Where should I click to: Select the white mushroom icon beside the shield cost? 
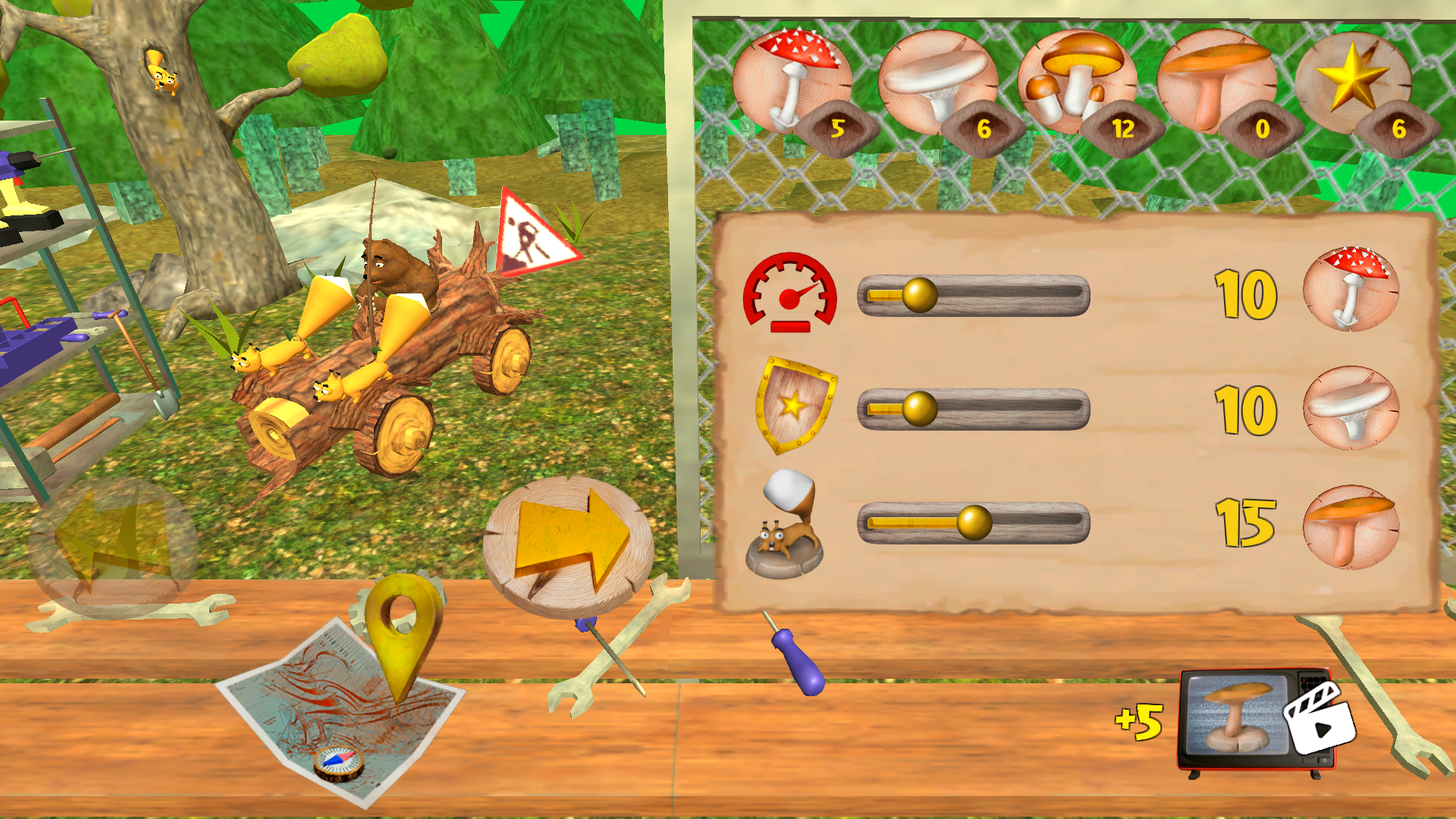pyautogui.click(x=1354, y=409)
